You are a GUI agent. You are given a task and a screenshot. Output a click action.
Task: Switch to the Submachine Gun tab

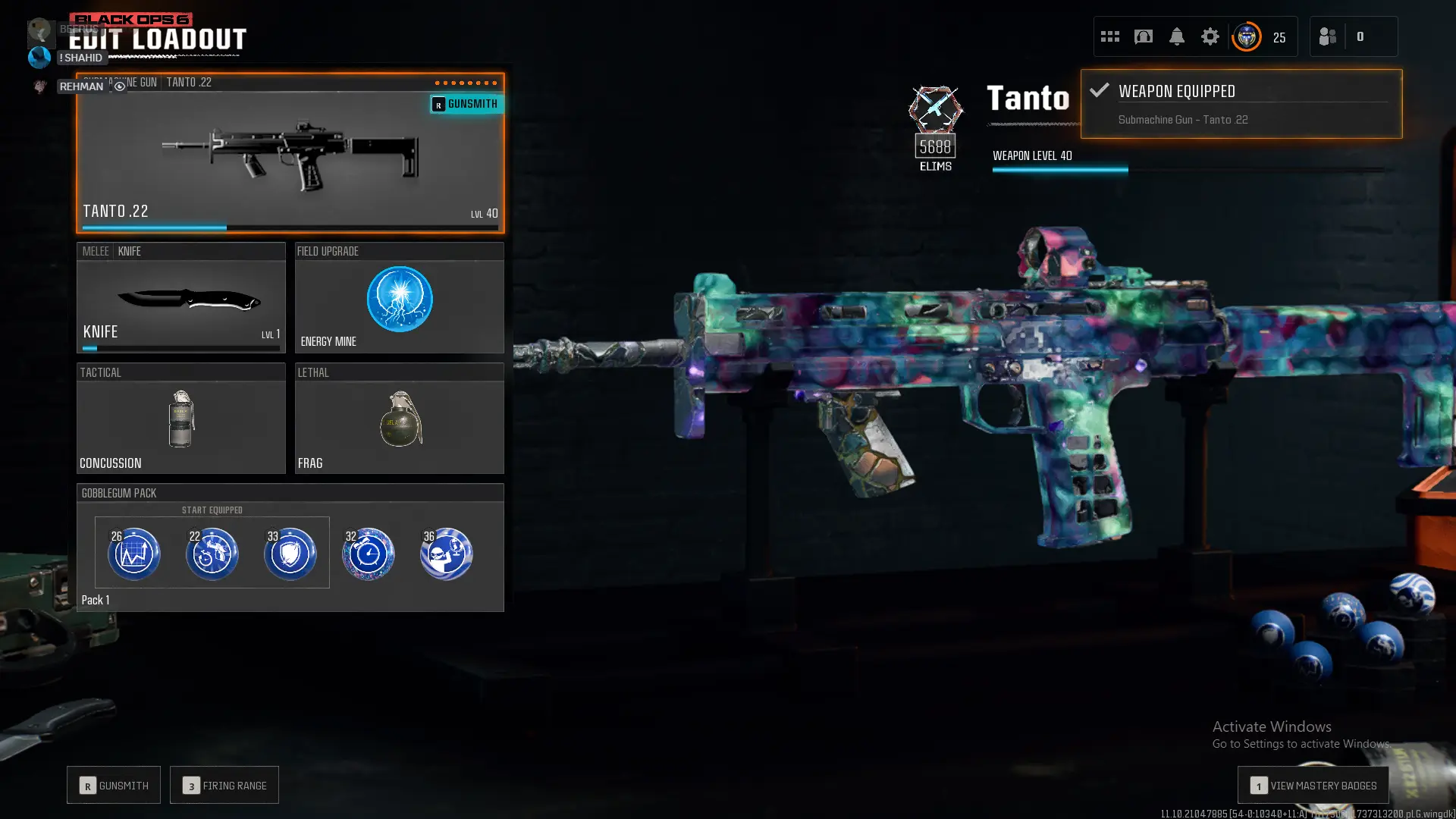point(120,83)
